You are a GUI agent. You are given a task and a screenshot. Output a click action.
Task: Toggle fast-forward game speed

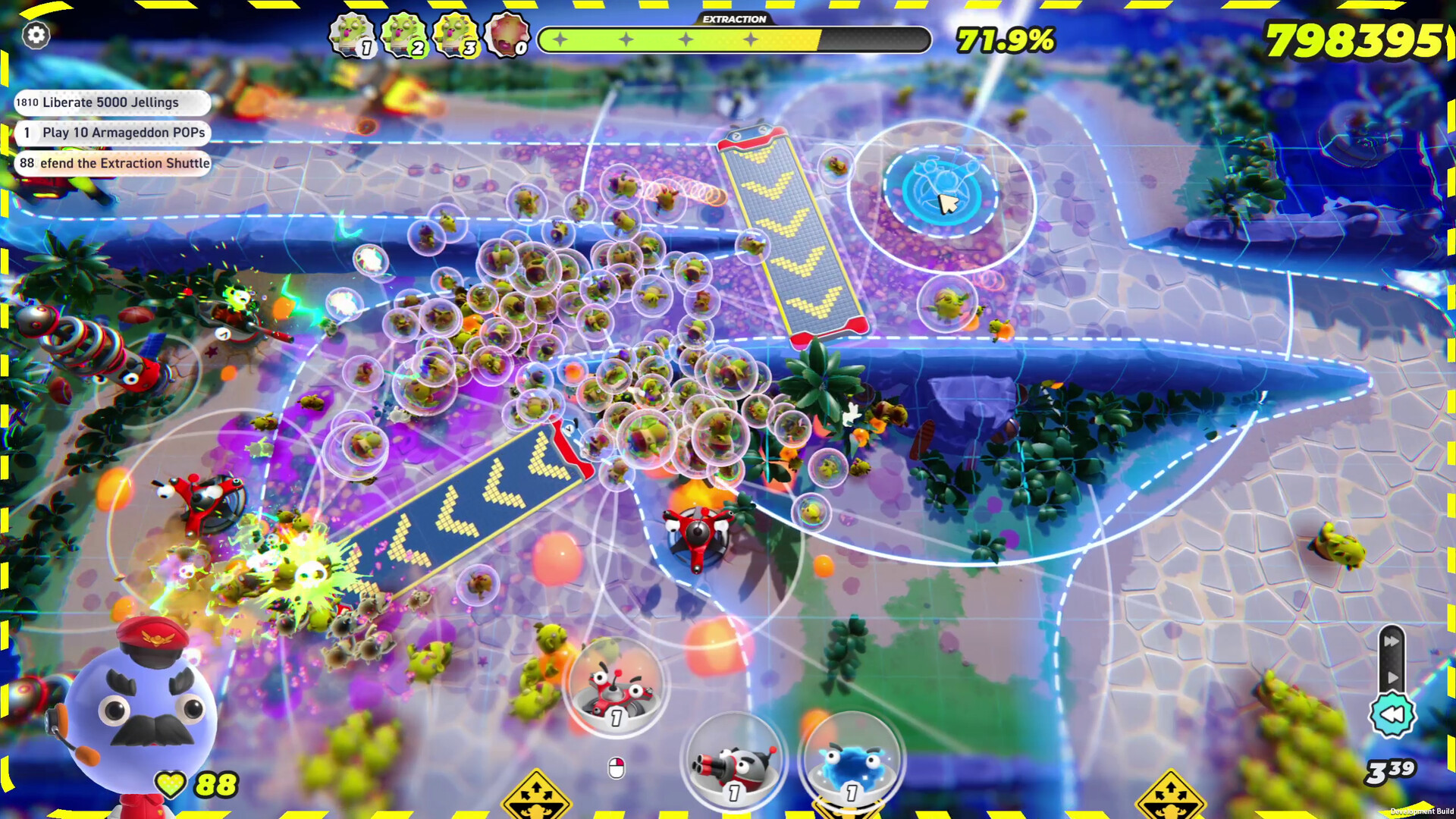[x=1392, y=641]
